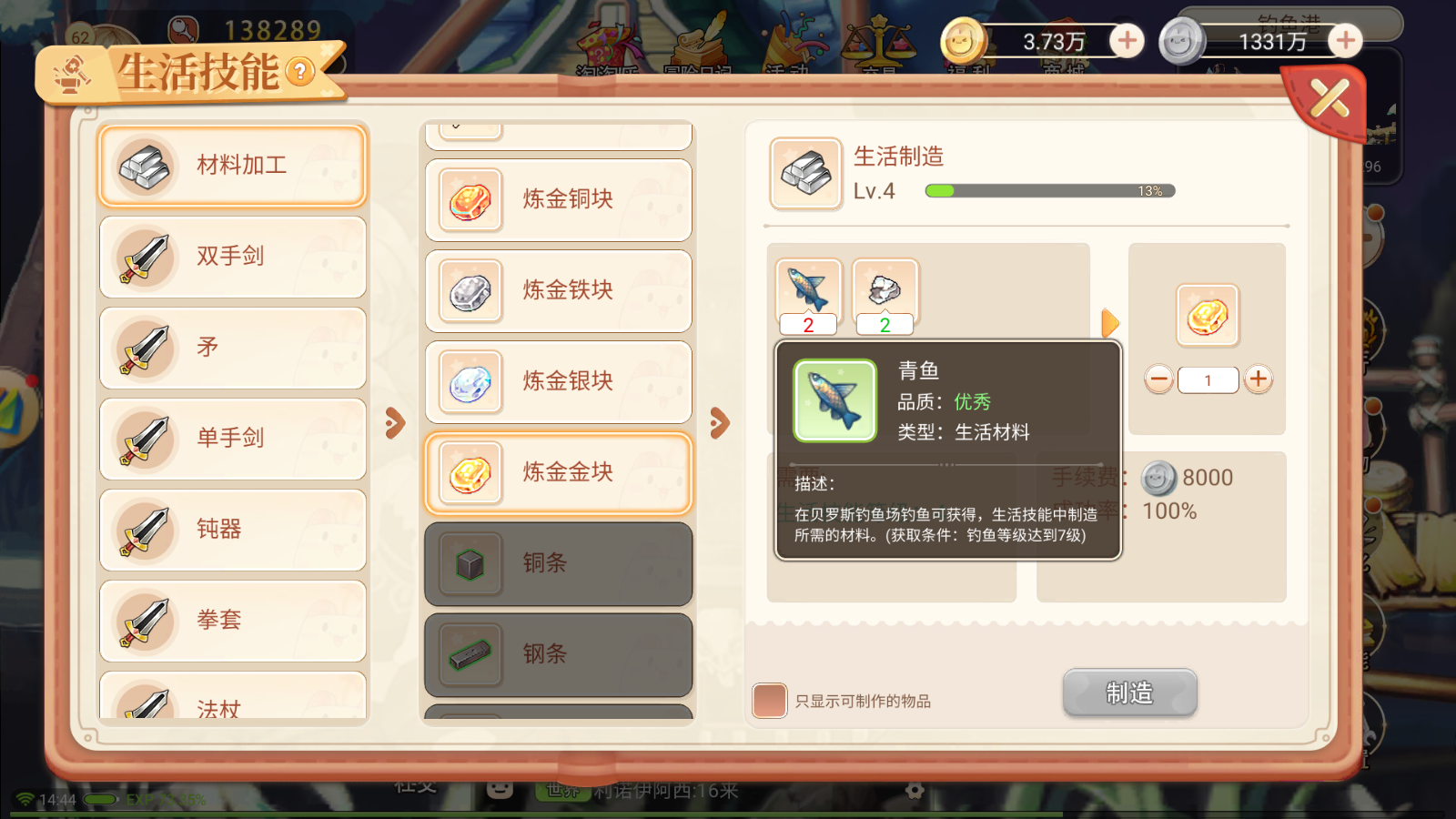Select the 炼金银块 recipe icon
Viewport: 1456px width, 819px height.
[470, 382]
